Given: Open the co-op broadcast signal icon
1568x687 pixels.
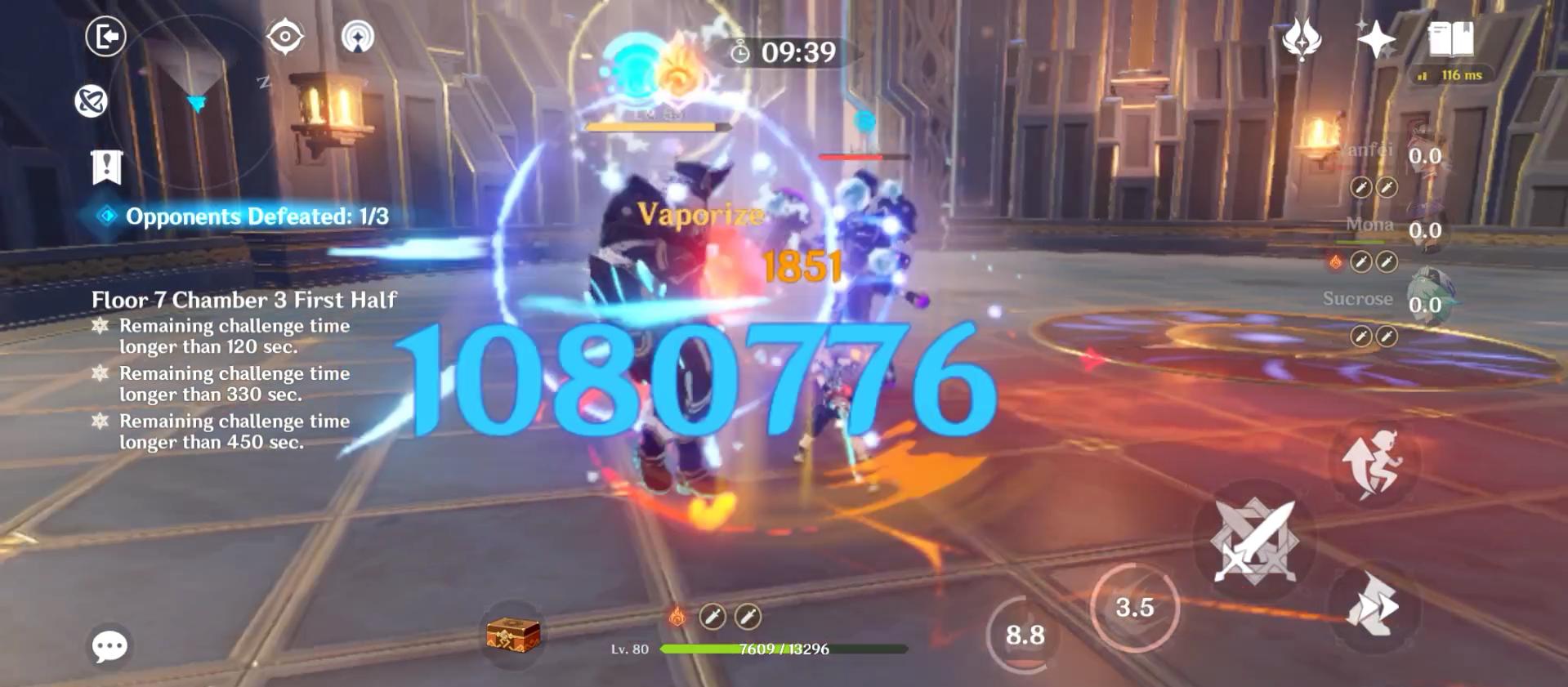Looking at the screenshot, I should [357, 36].
